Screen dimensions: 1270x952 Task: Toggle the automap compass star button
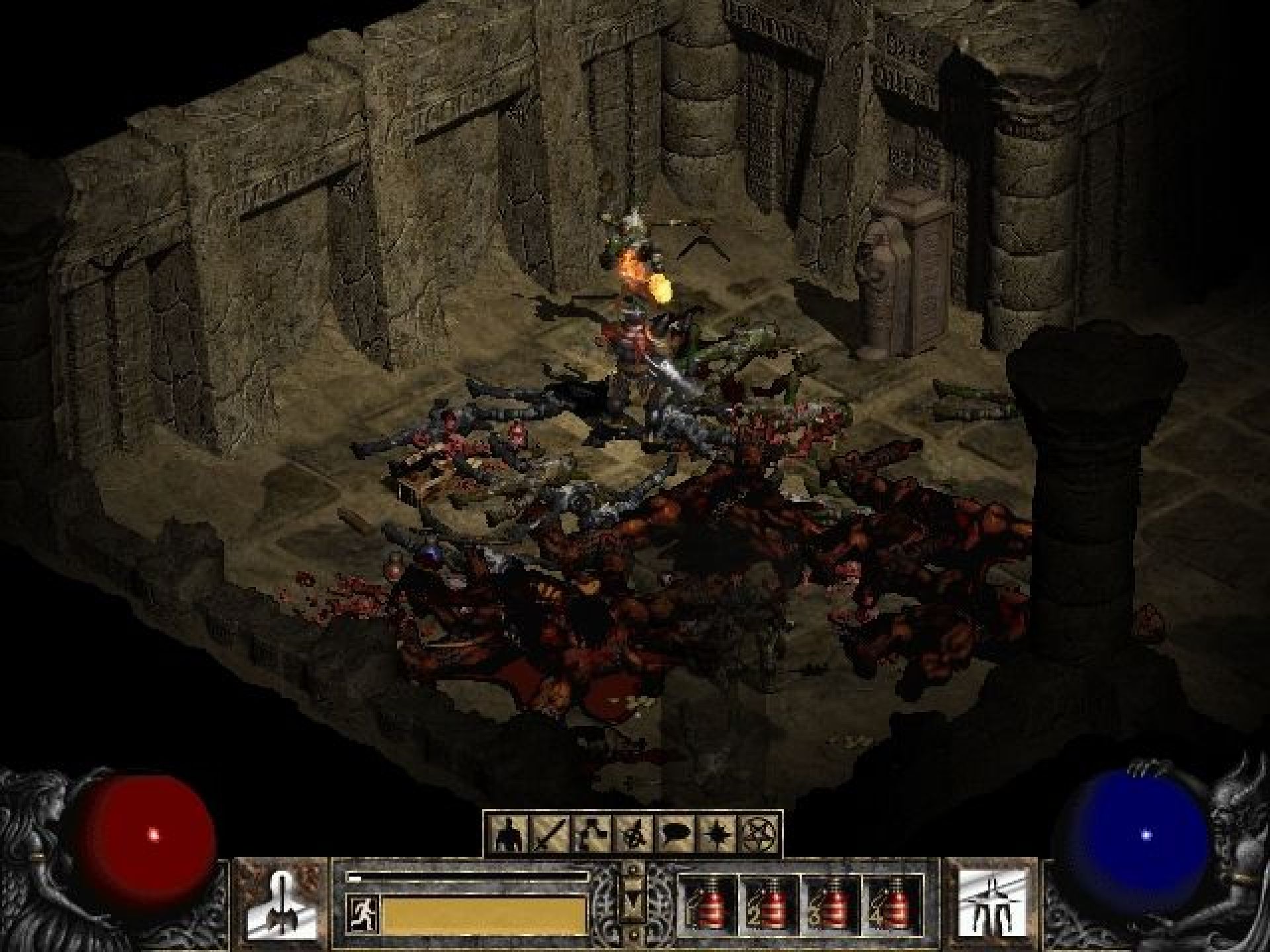[714, 835]
